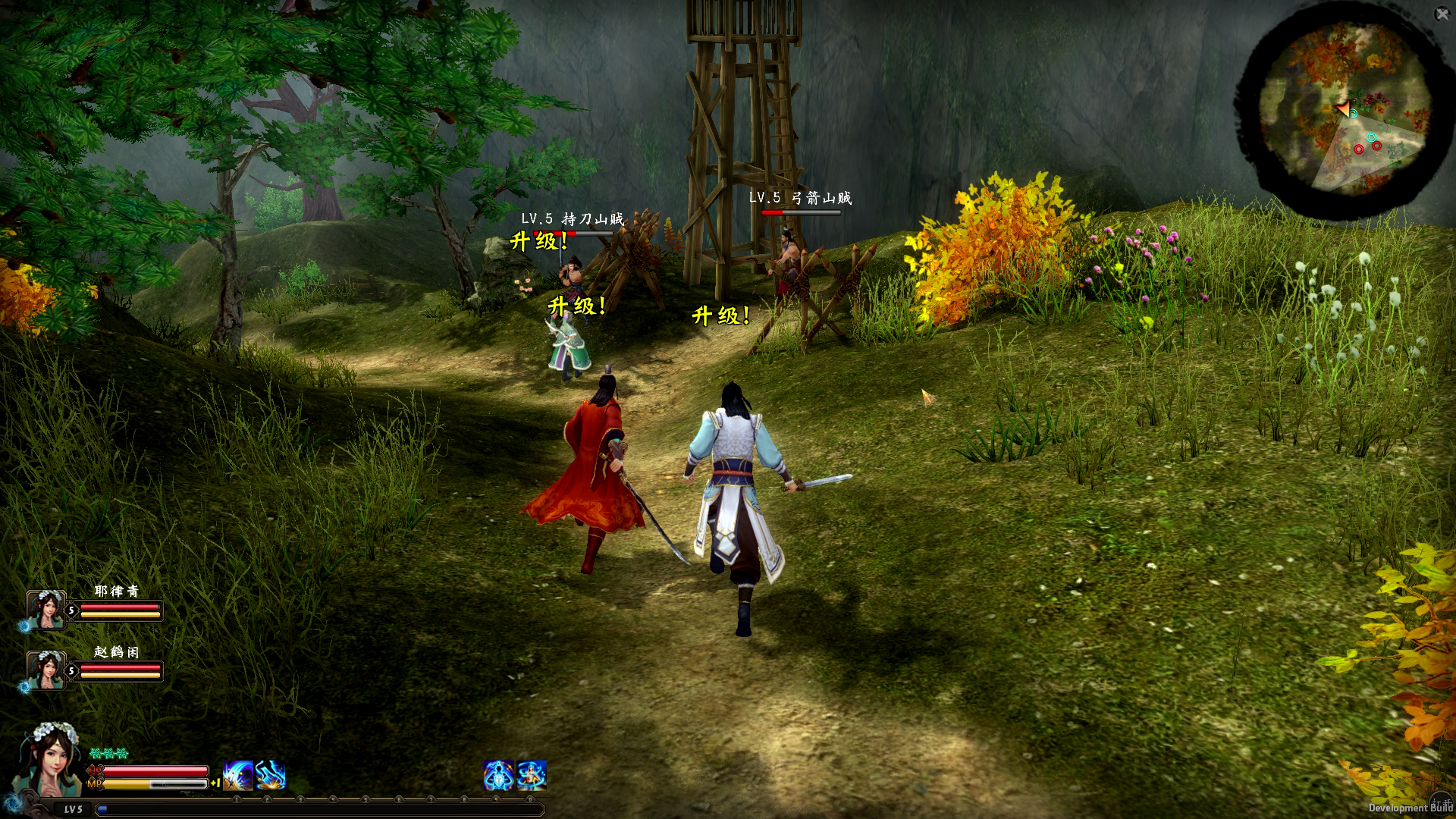Select party member 耶律青's portrait

(x=45, y=610)
